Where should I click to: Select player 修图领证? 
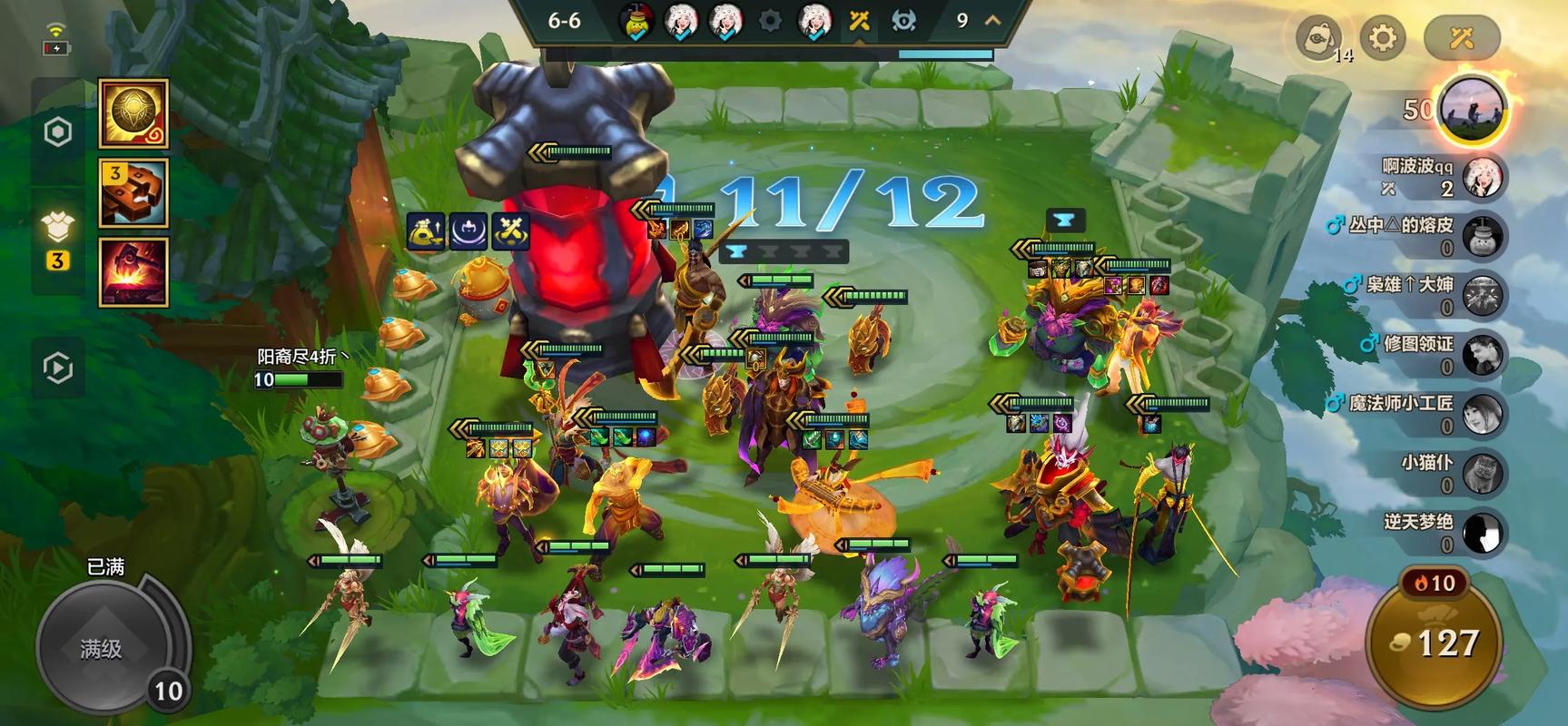pos(1484,355)
